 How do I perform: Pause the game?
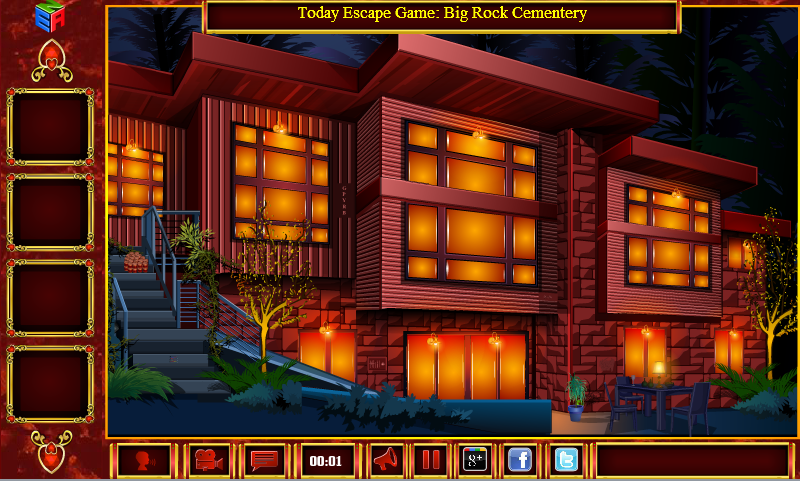pos(430,460)
